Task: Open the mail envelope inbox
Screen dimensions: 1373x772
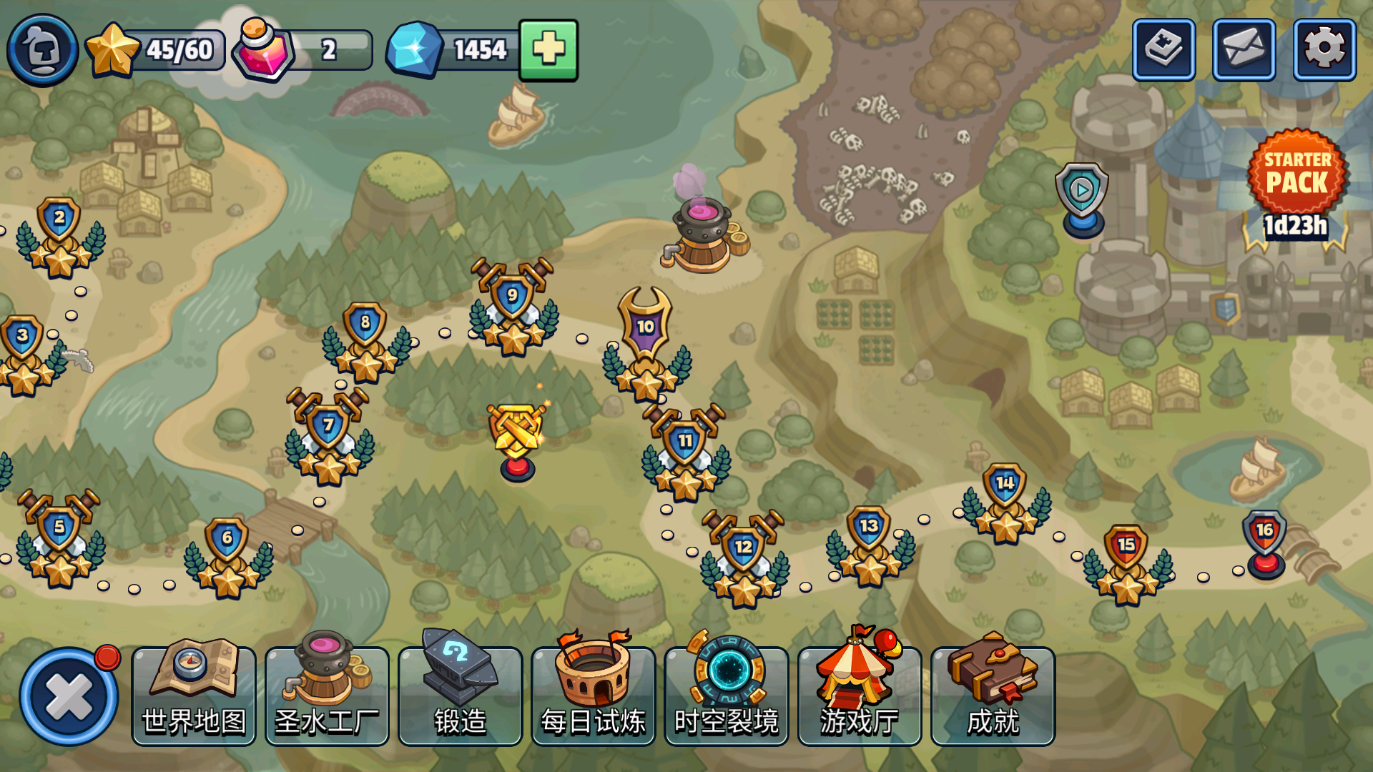Action: point(1243,50)
